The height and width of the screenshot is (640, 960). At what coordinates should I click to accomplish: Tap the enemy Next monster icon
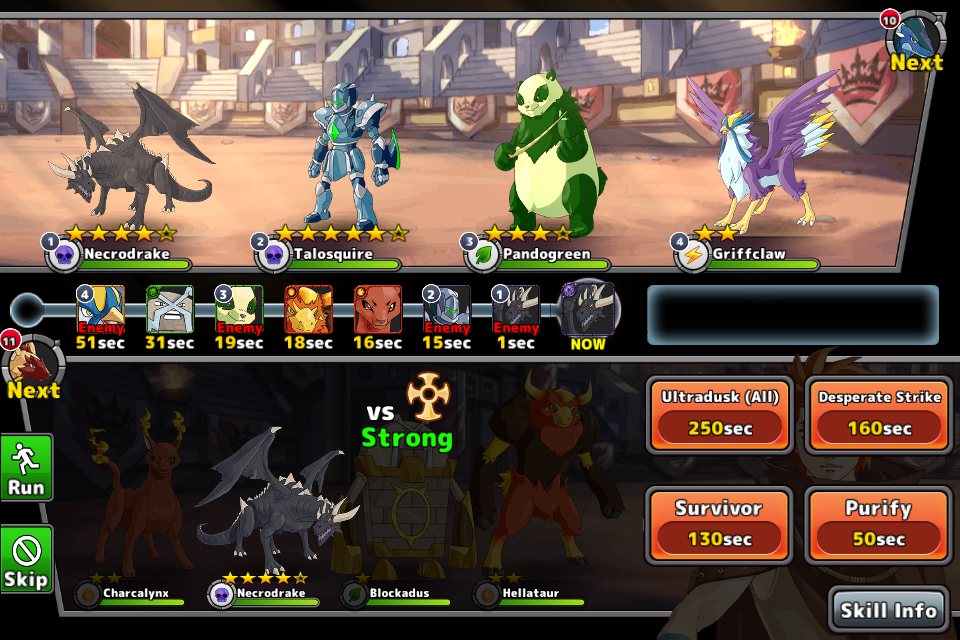916,40
